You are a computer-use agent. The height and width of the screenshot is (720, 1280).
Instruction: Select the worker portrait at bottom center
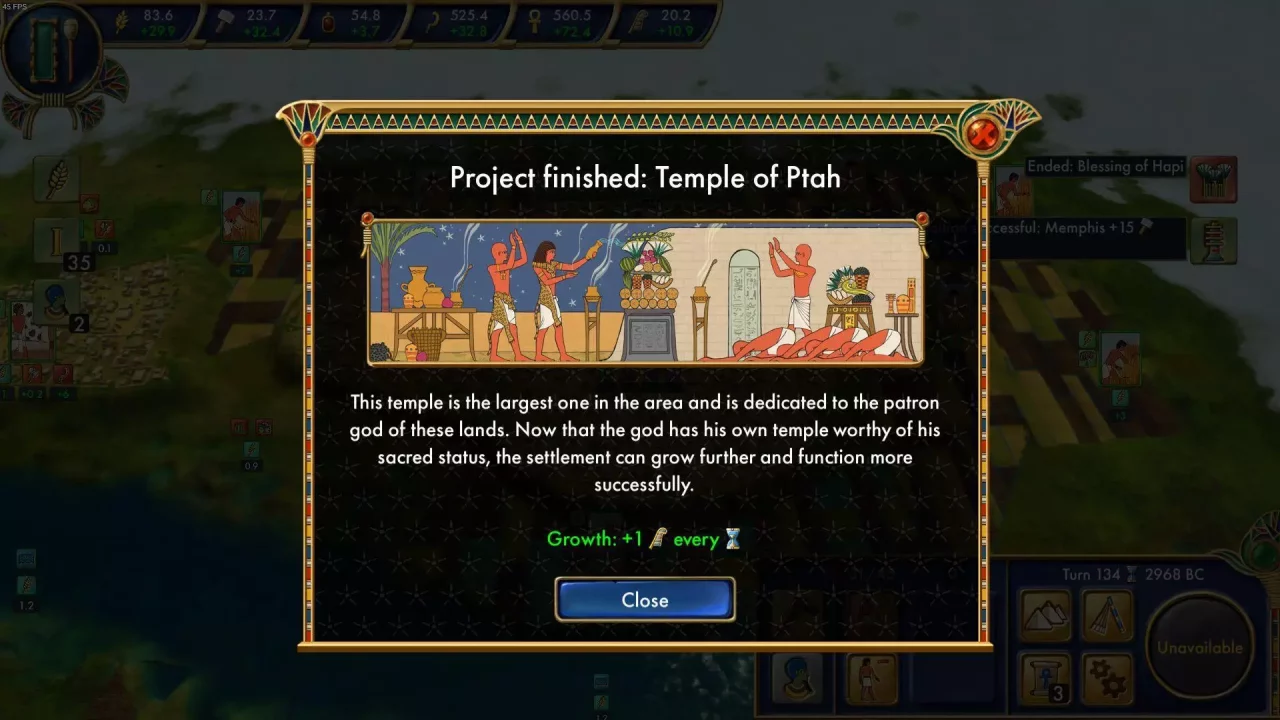(x=871, y=680)
